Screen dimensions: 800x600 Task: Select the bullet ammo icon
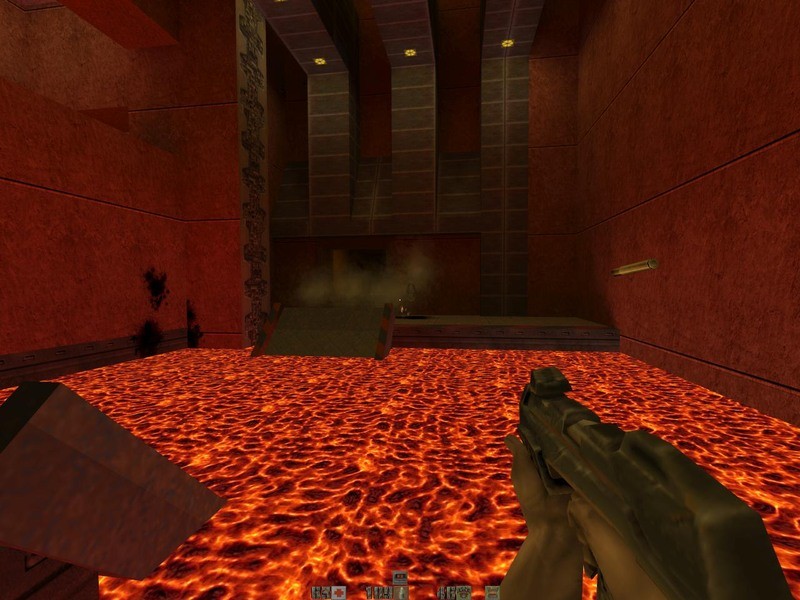401,591
